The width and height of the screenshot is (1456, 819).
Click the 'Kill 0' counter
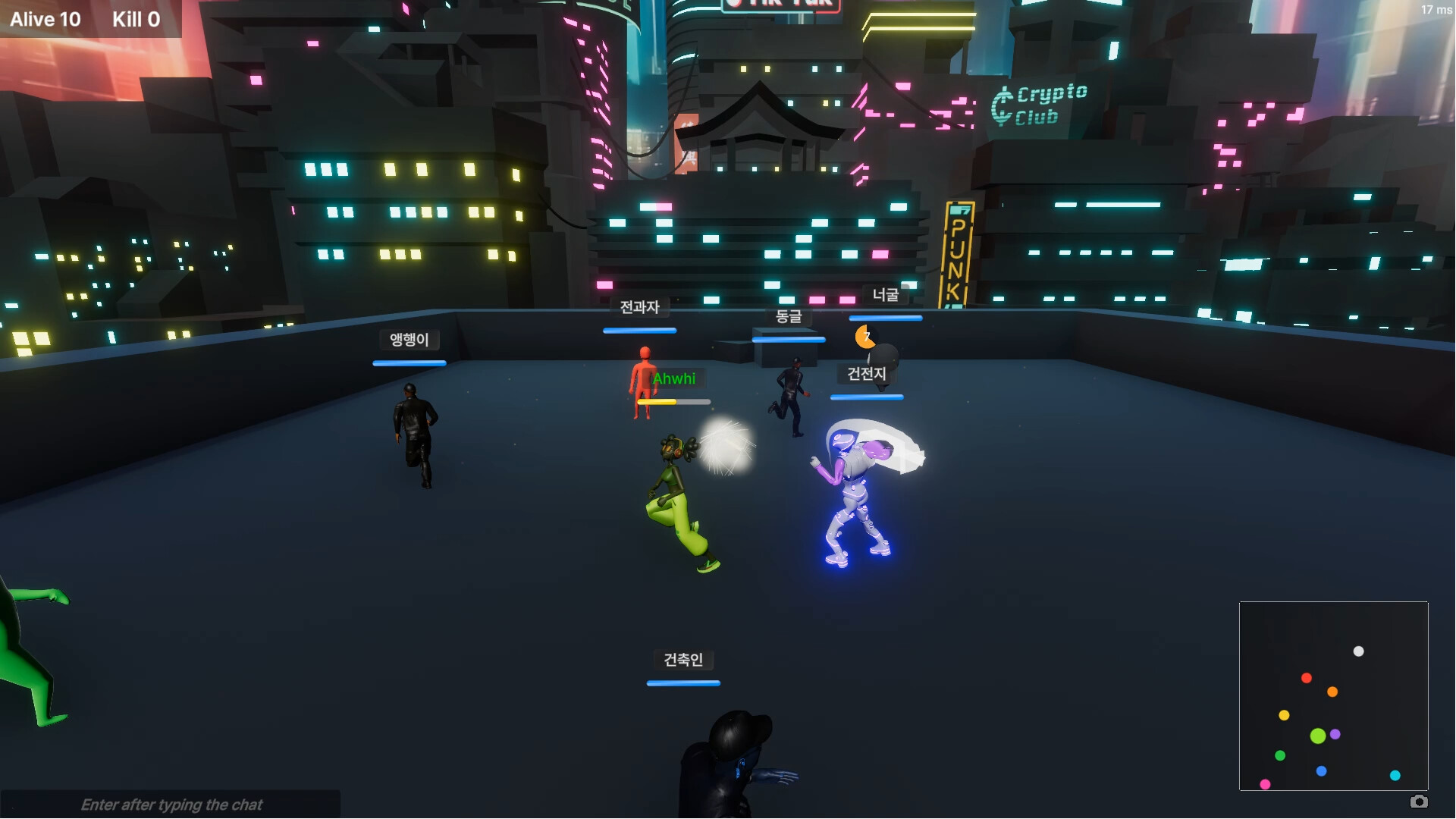pyautogui.click(x=136, y=19)
